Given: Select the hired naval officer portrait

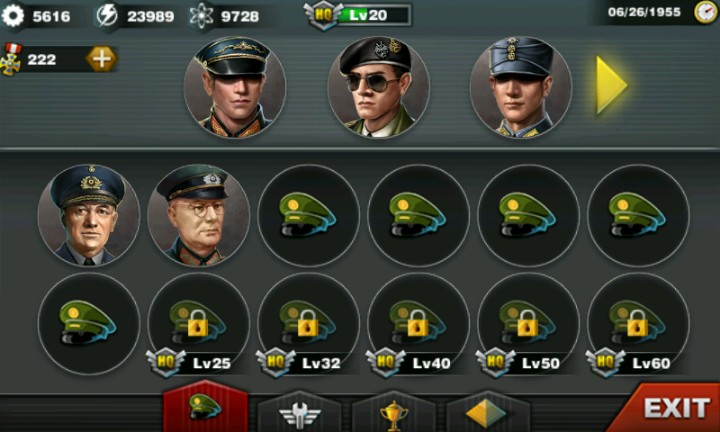Looking at the screenshot, I should pos(88,215).
